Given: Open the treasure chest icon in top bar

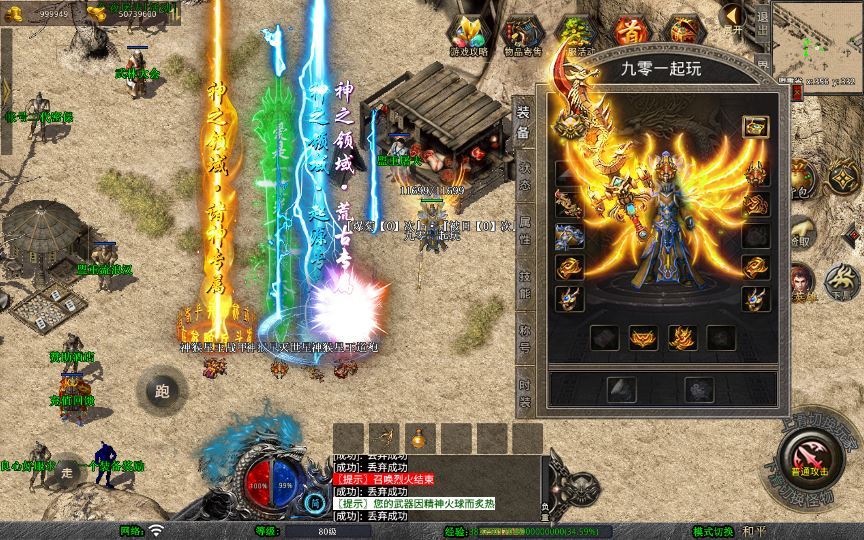Looking at the screenshot, I should tap(685, 32).
